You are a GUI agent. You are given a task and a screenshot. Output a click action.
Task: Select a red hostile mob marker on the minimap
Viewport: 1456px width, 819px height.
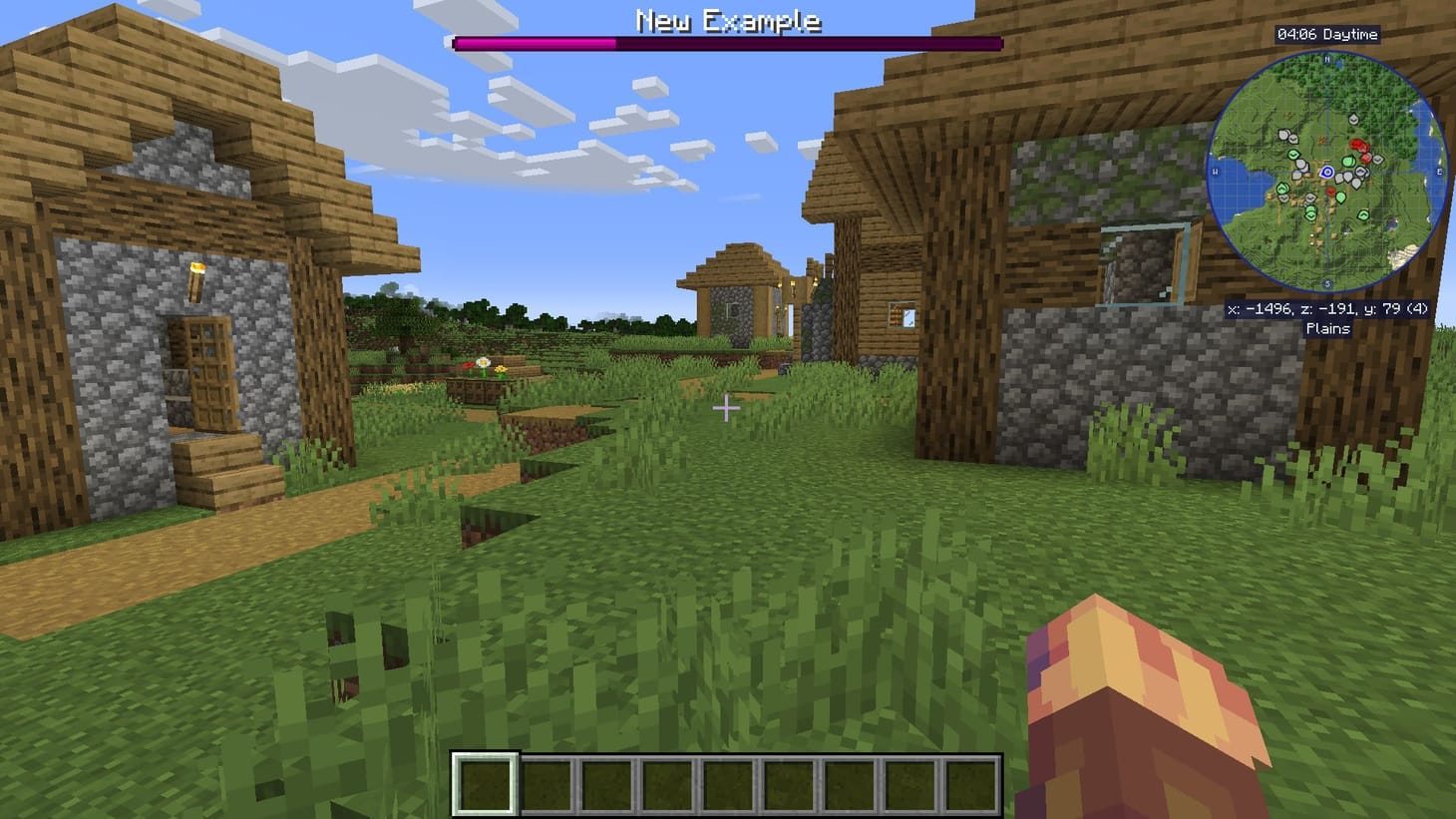tap(1356, 145)
